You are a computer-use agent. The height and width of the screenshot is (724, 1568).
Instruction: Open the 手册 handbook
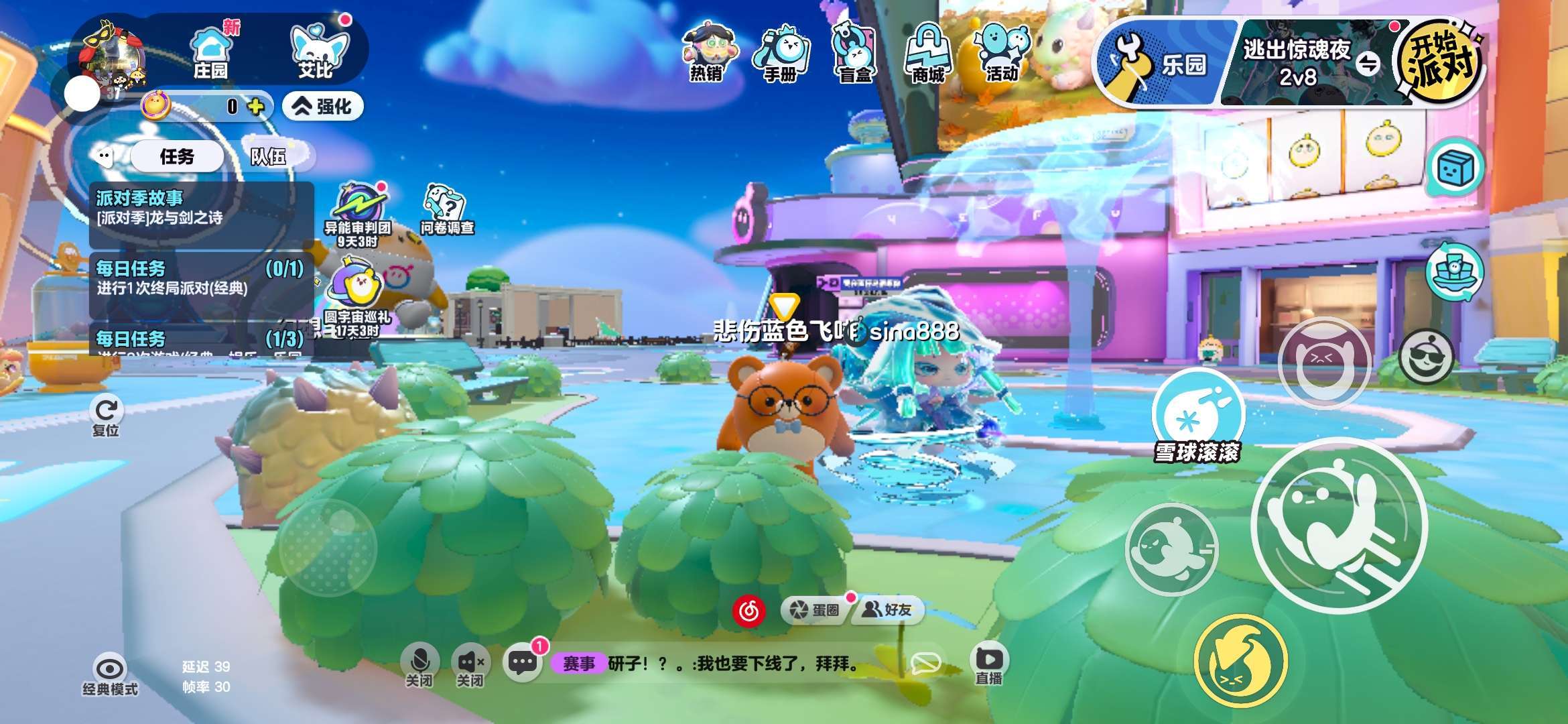coord(781,54)
